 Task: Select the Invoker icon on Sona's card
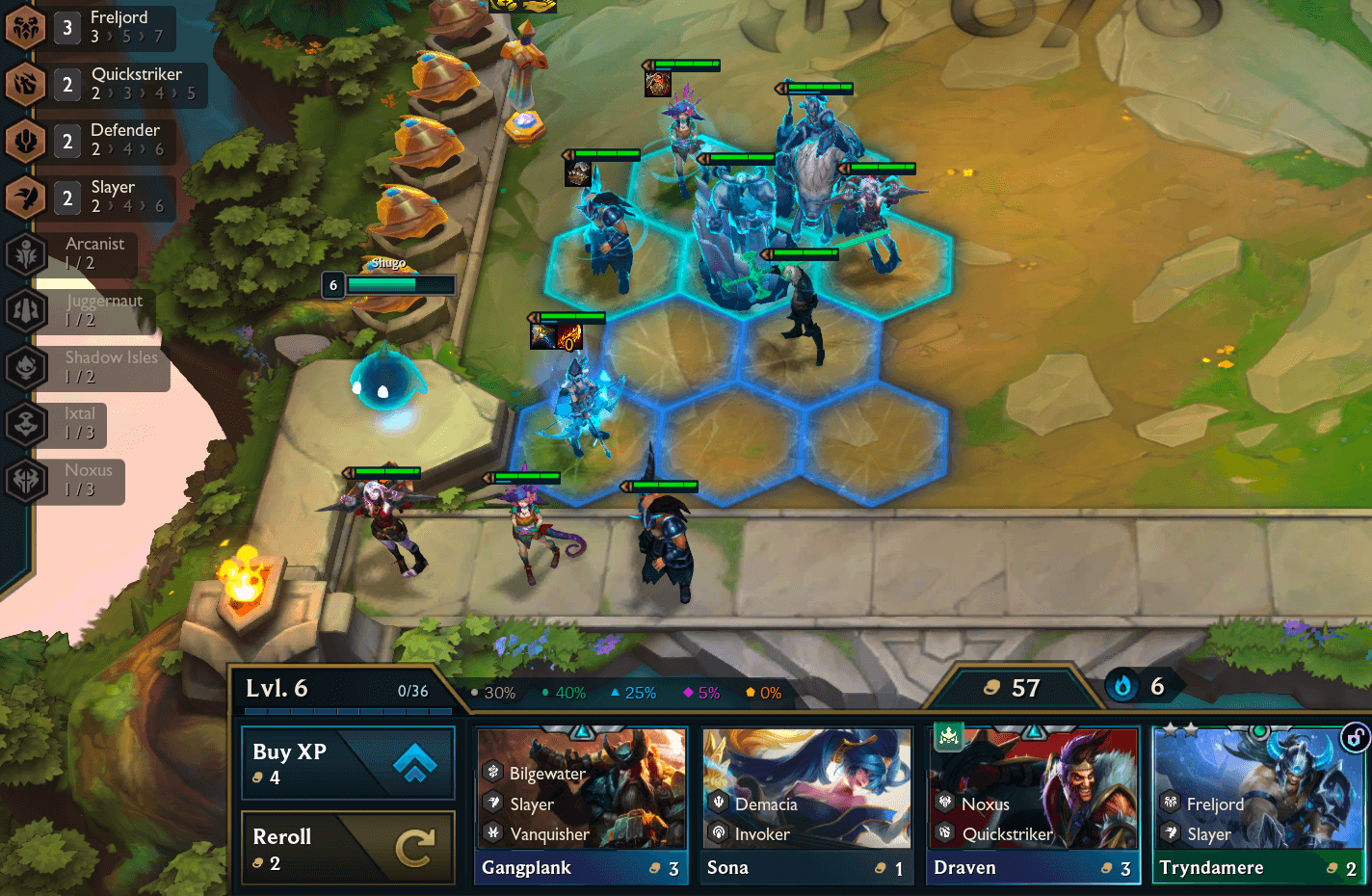(x=718, y=834)
